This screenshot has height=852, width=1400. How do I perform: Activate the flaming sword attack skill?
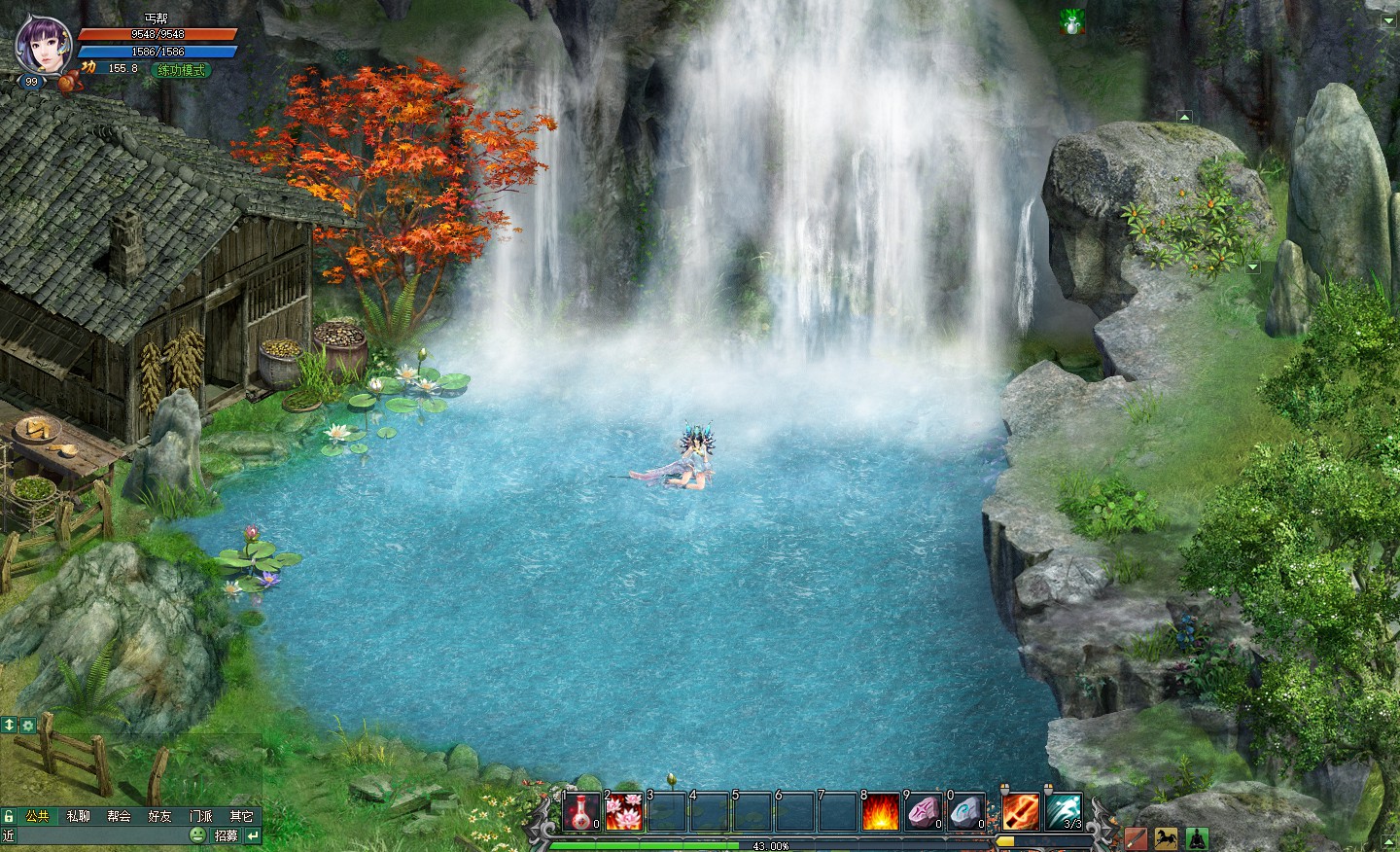point(1021,811)
